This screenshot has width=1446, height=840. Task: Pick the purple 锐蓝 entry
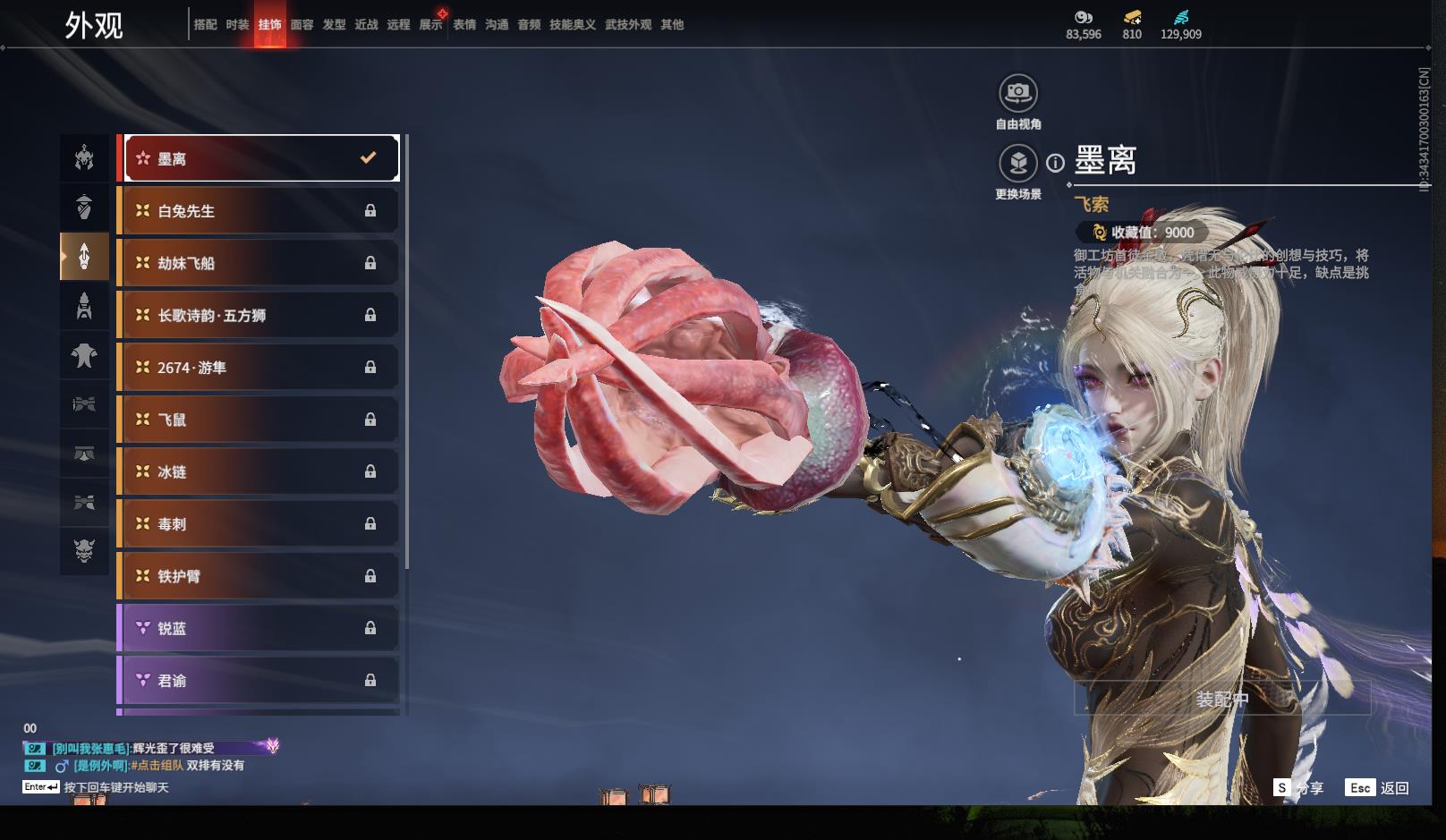tap(260, 628)
